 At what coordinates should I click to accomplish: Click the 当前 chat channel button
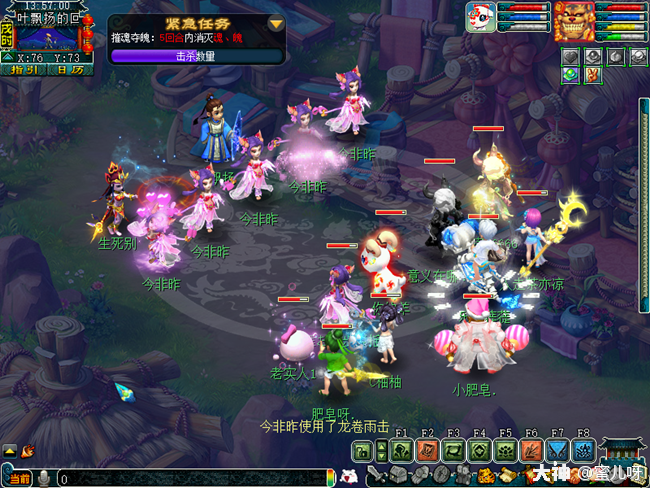[19, 479]
